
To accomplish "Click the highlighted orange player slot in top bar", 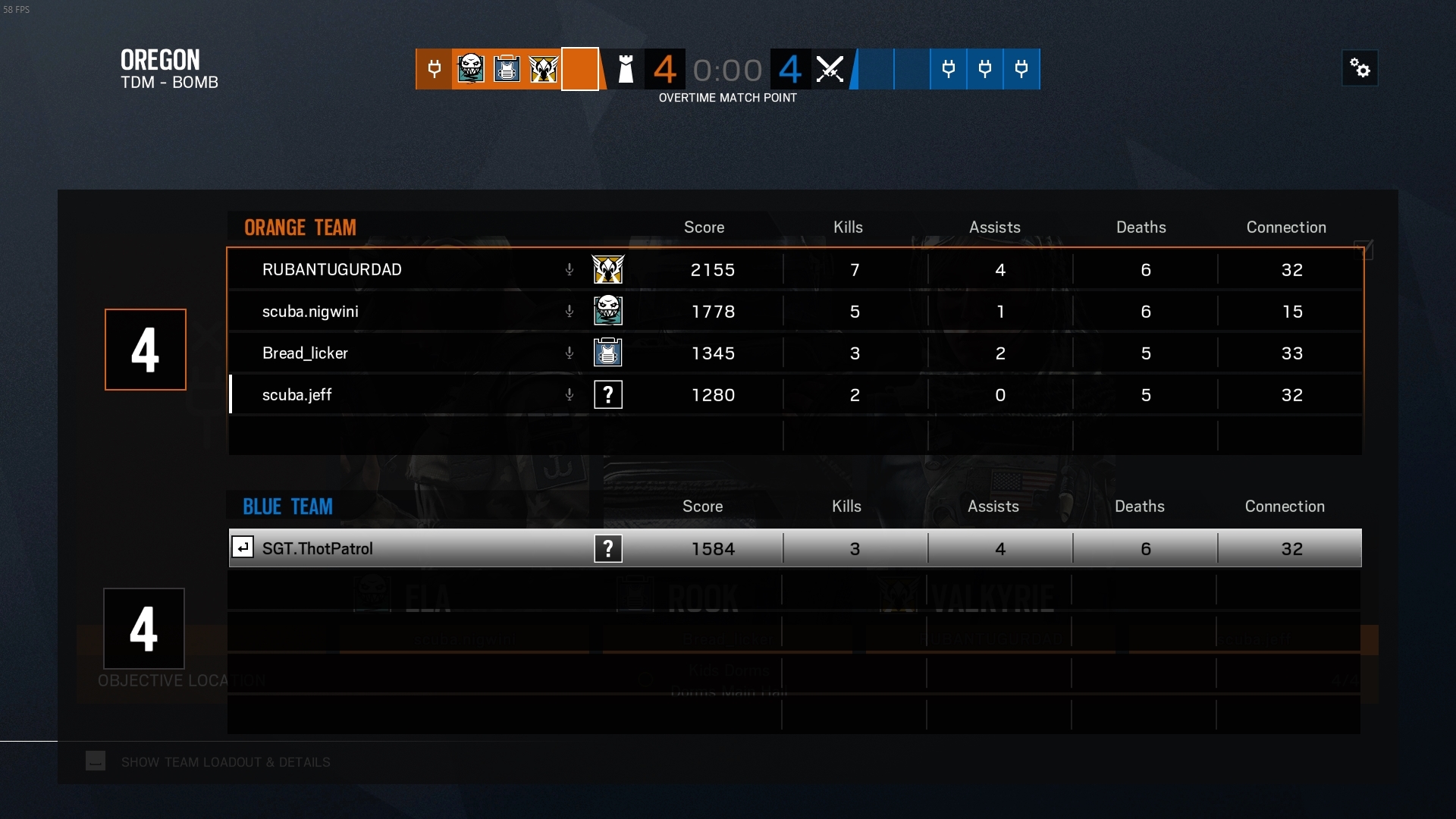I will (x=580, y=68).
